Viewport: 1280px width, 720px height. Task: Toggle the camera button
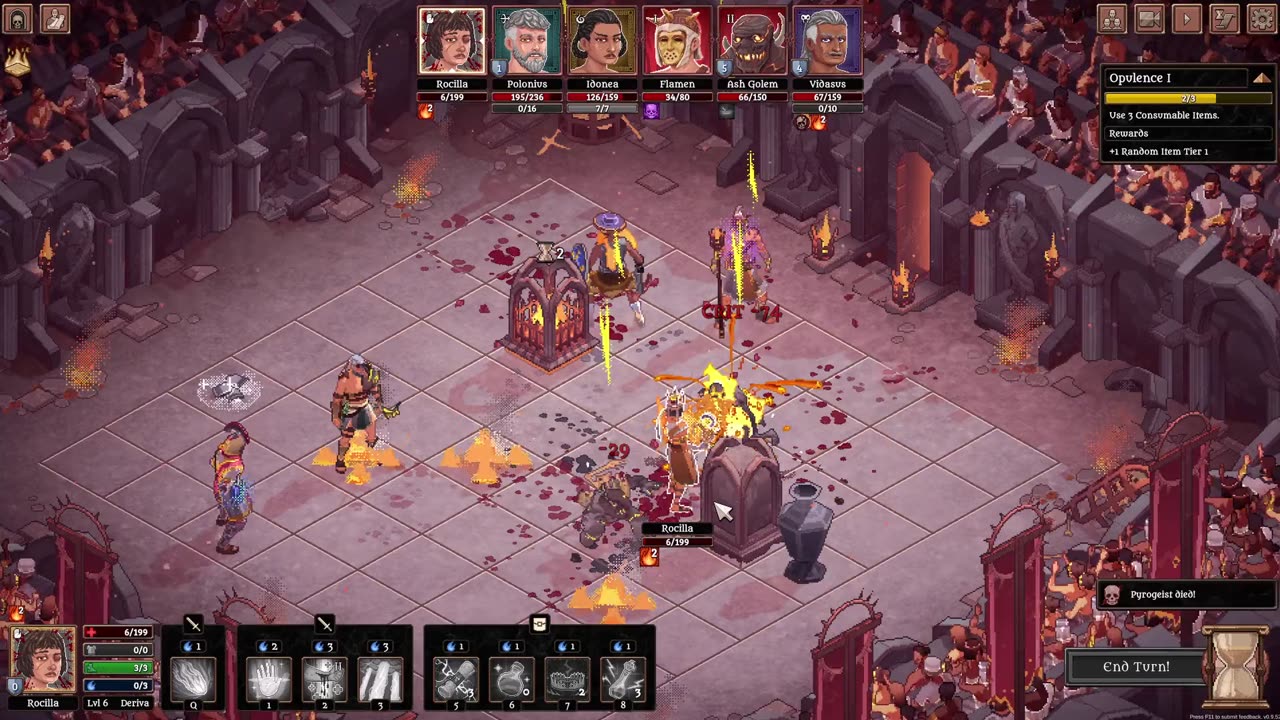pos(1149,19)
